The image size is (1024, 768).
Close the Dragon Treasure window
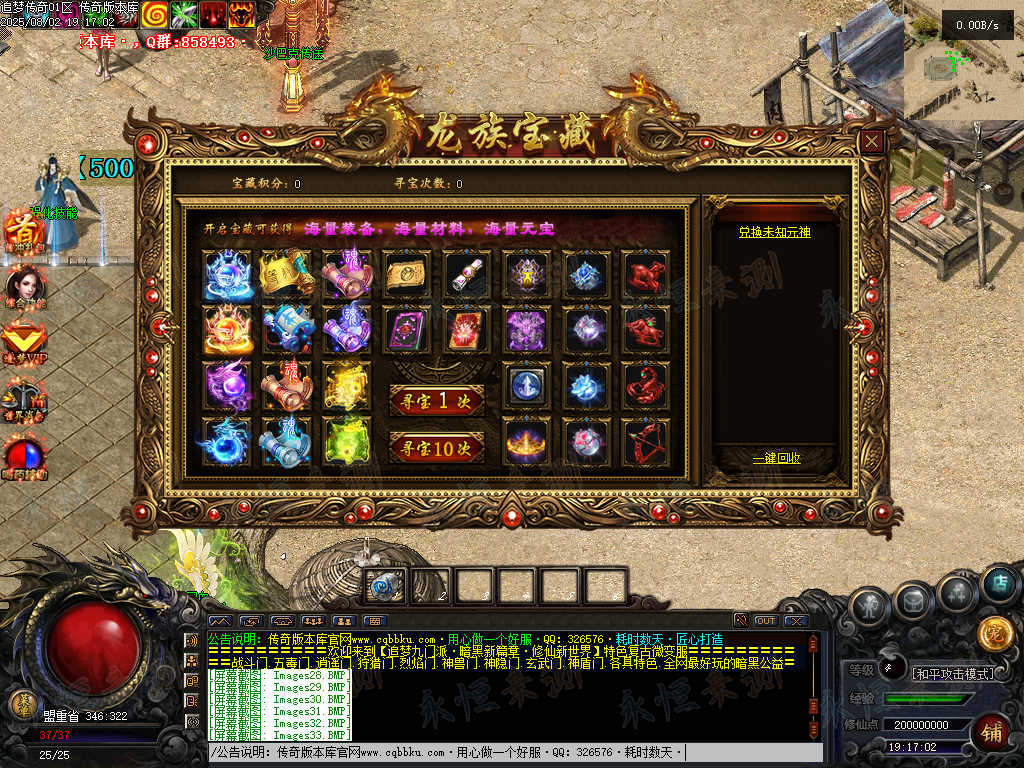coord(873,142)
